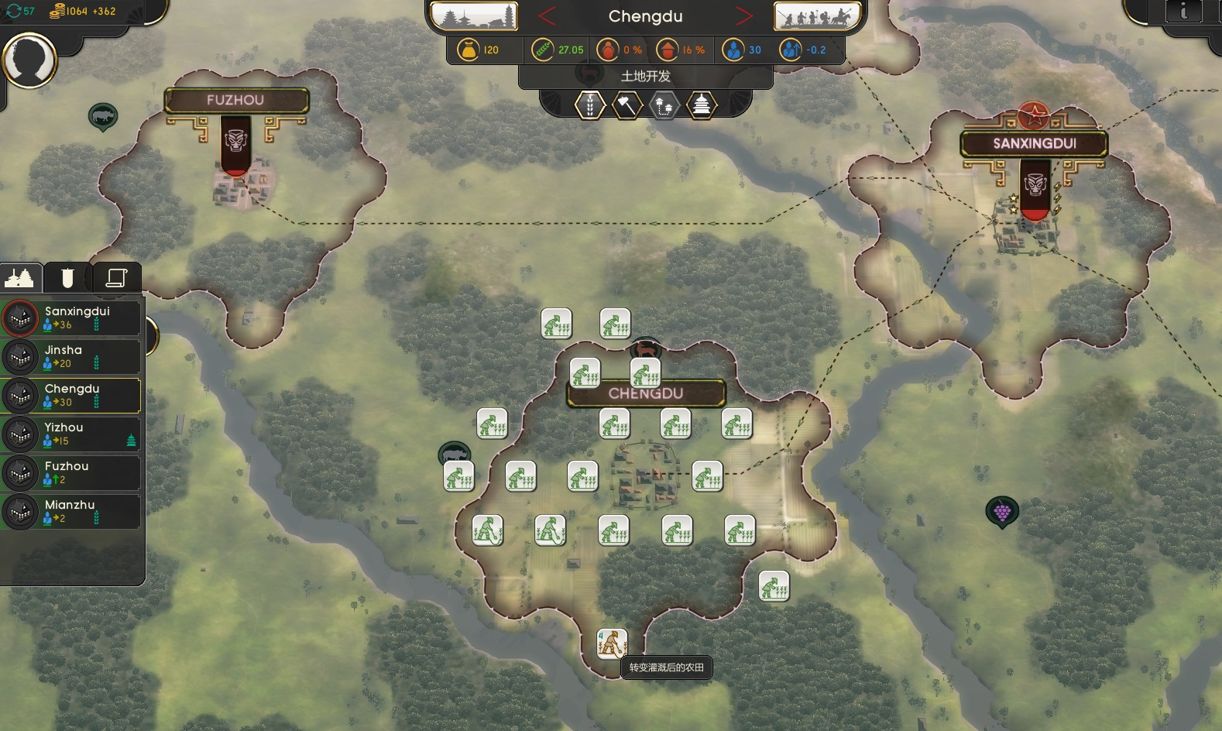
Task: Select the hammer construction hex icon
Action: (x=627, y=105)
